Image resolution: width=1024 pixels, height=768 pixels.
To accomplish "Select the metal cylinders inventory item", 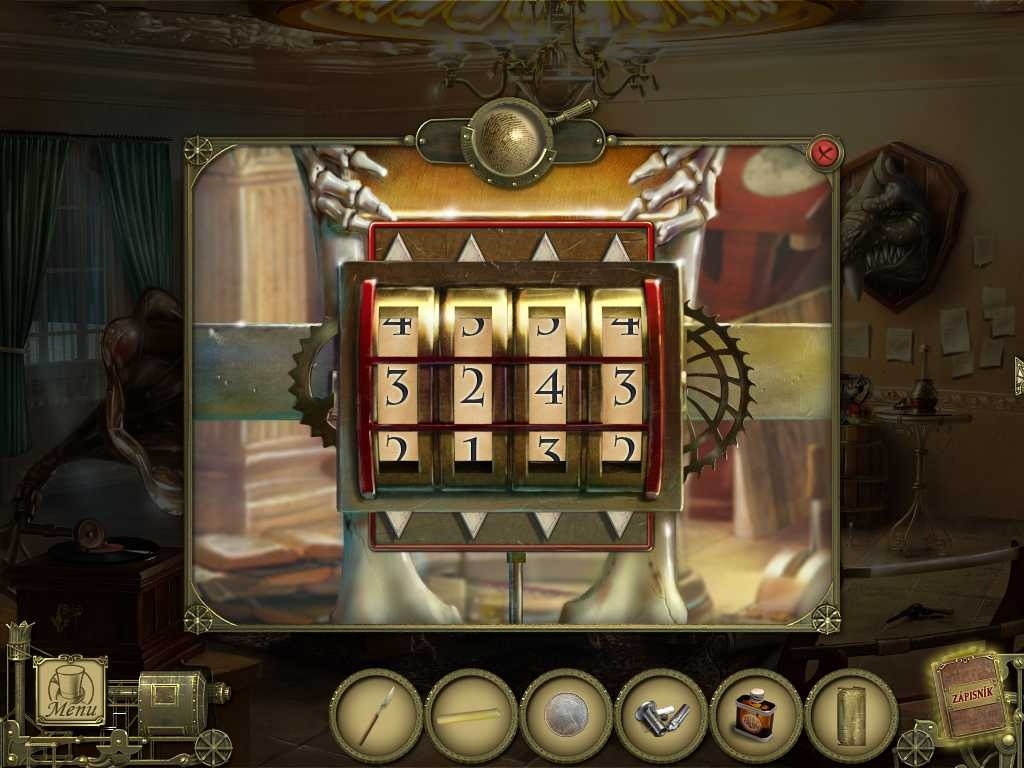I will pyautogui.click(x=661, y=715).
